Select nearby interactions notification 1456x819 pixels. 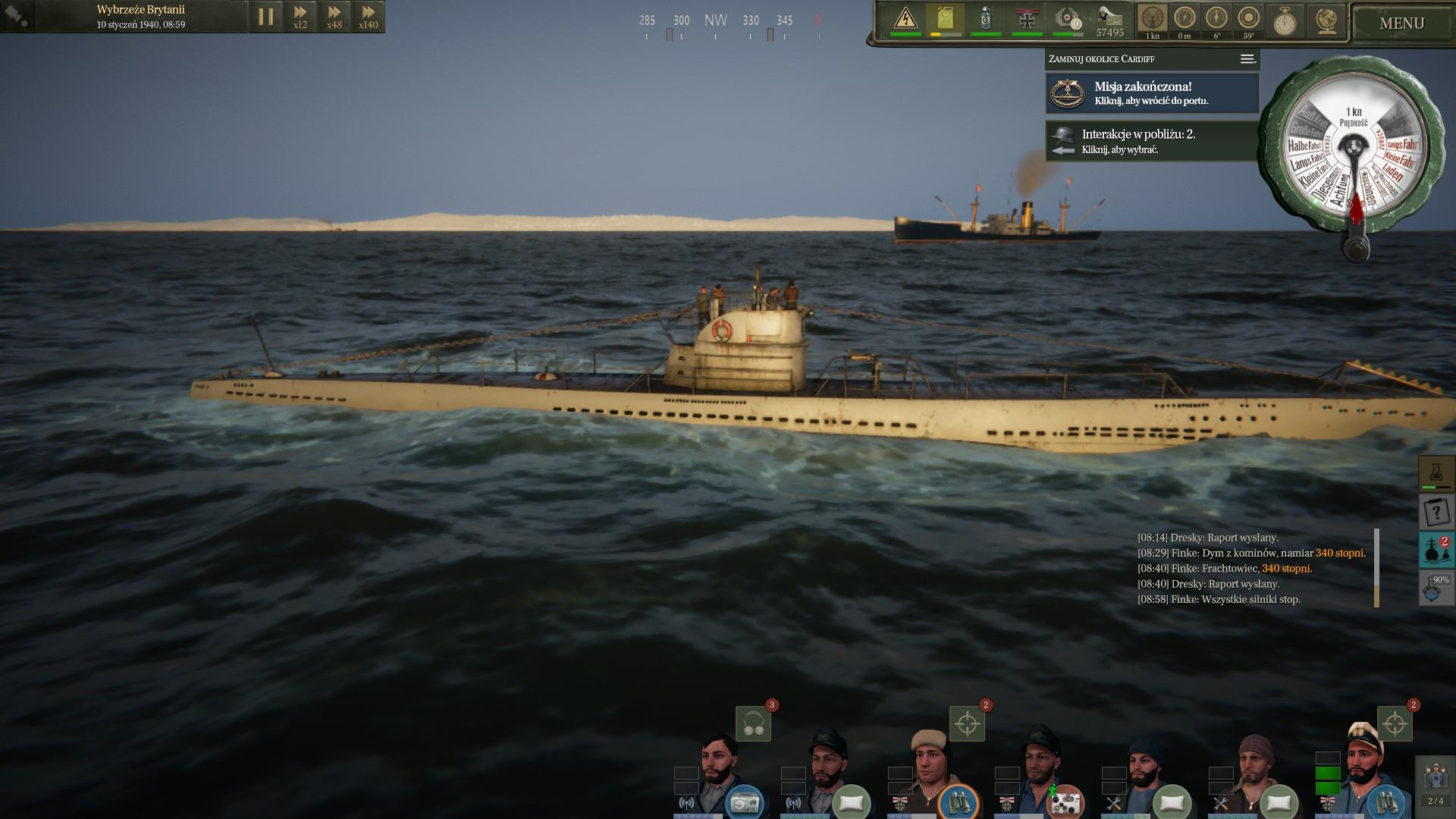(x=1152, y=141)
